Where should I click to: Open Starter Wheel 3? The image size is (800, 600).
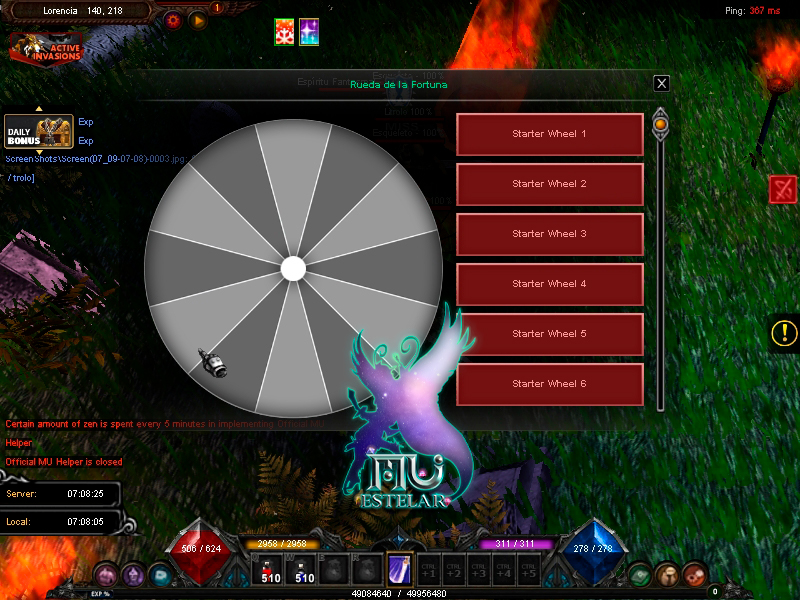(549, 234)
